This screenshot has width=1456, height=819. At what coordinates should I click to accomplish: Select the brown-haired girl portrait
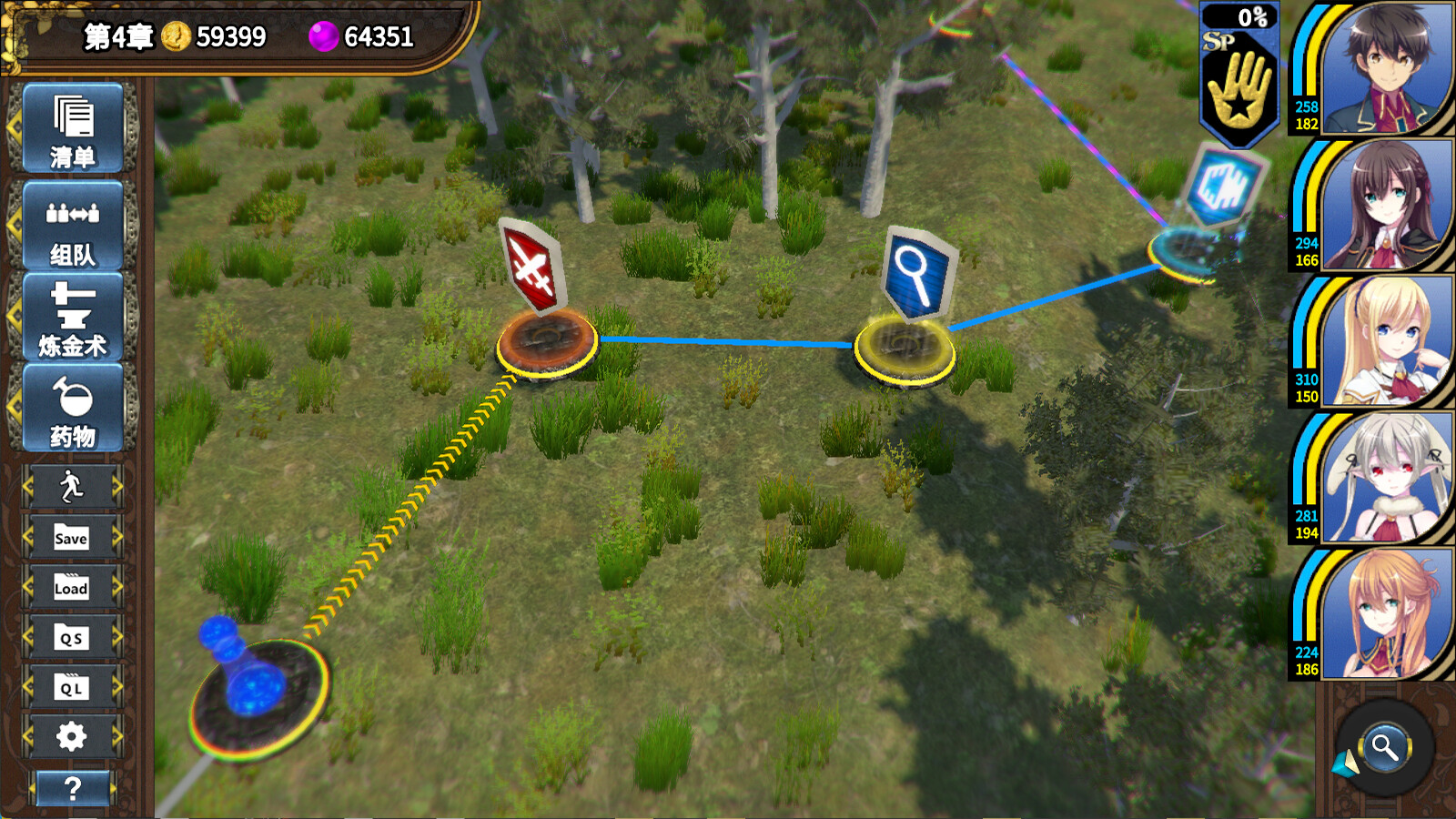point(1385,206)
